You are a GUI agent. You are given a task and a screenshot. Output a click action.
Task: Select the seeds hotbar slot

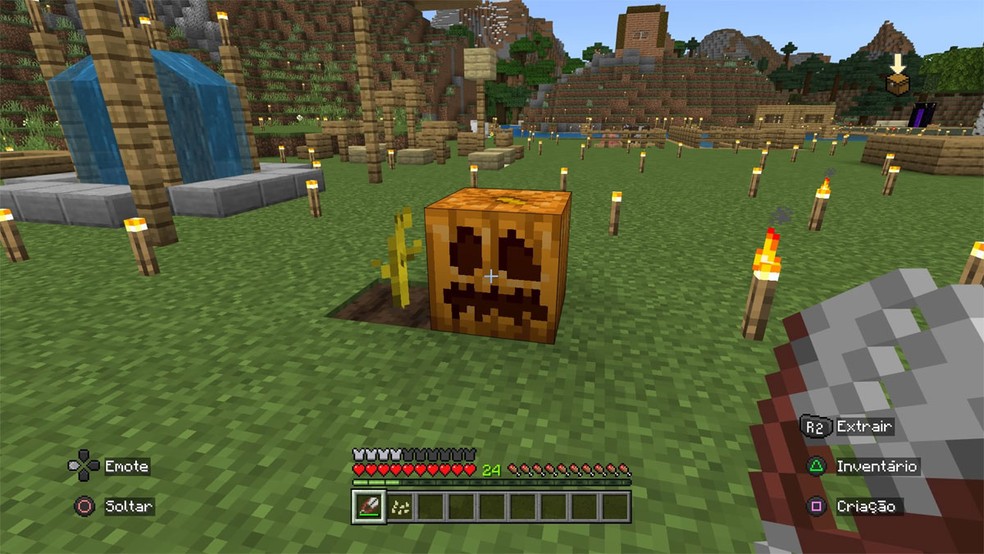(399, 506)
